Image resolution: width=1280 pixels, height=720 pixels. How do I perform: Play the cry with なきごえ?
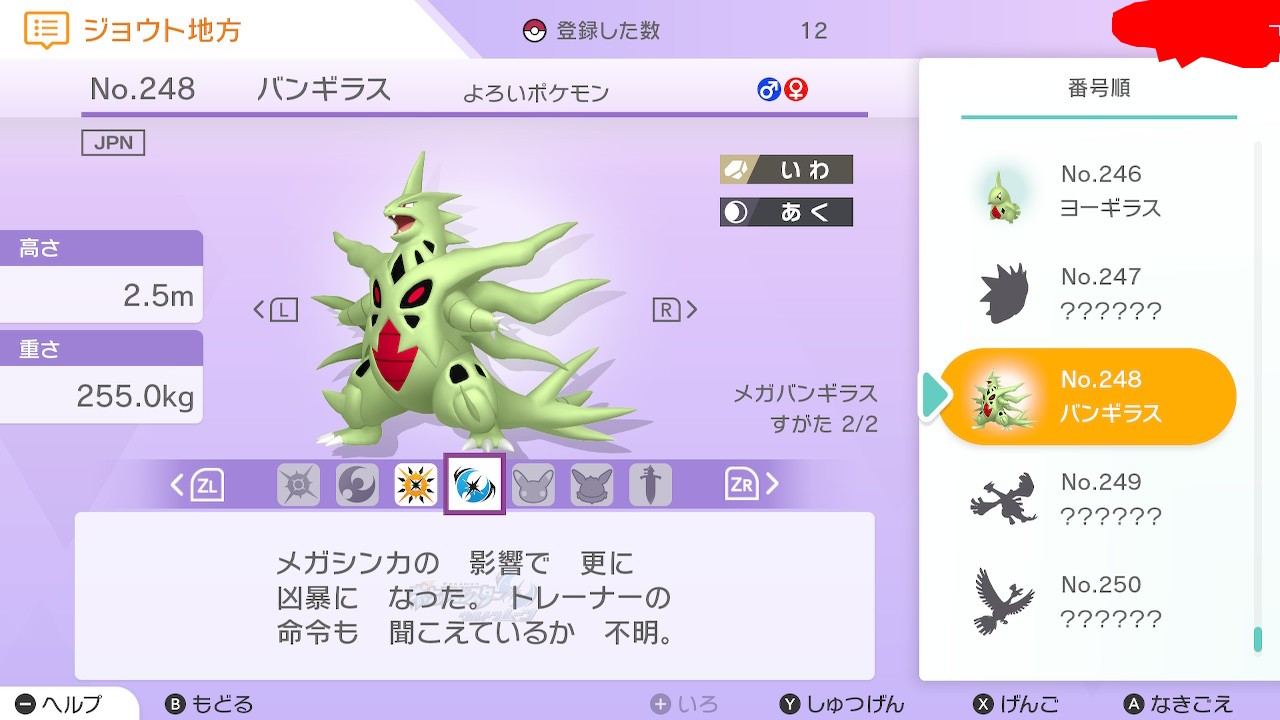[x=1178, y=704]
